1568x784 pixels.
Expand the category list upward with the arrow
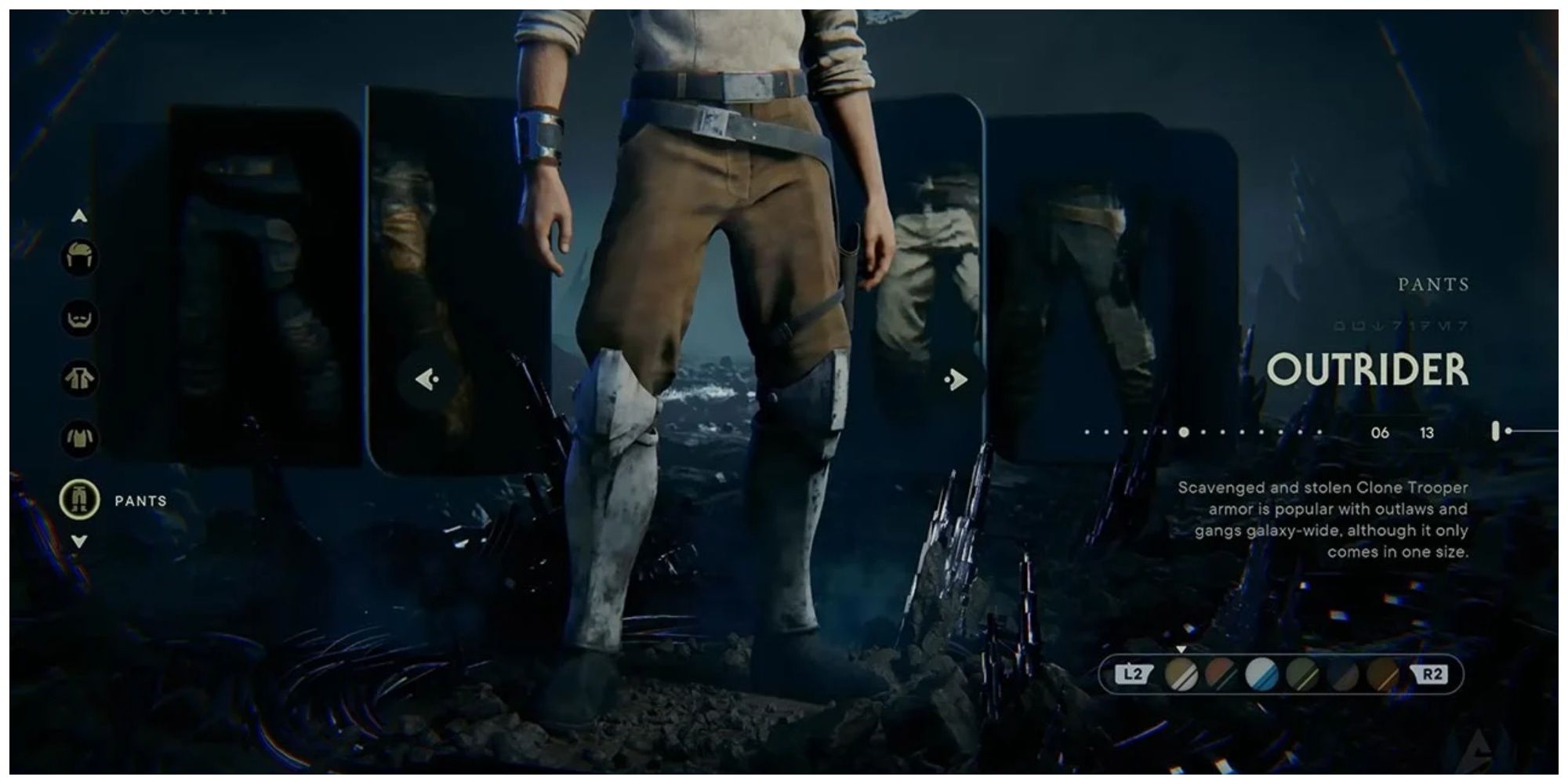point(78,214)
